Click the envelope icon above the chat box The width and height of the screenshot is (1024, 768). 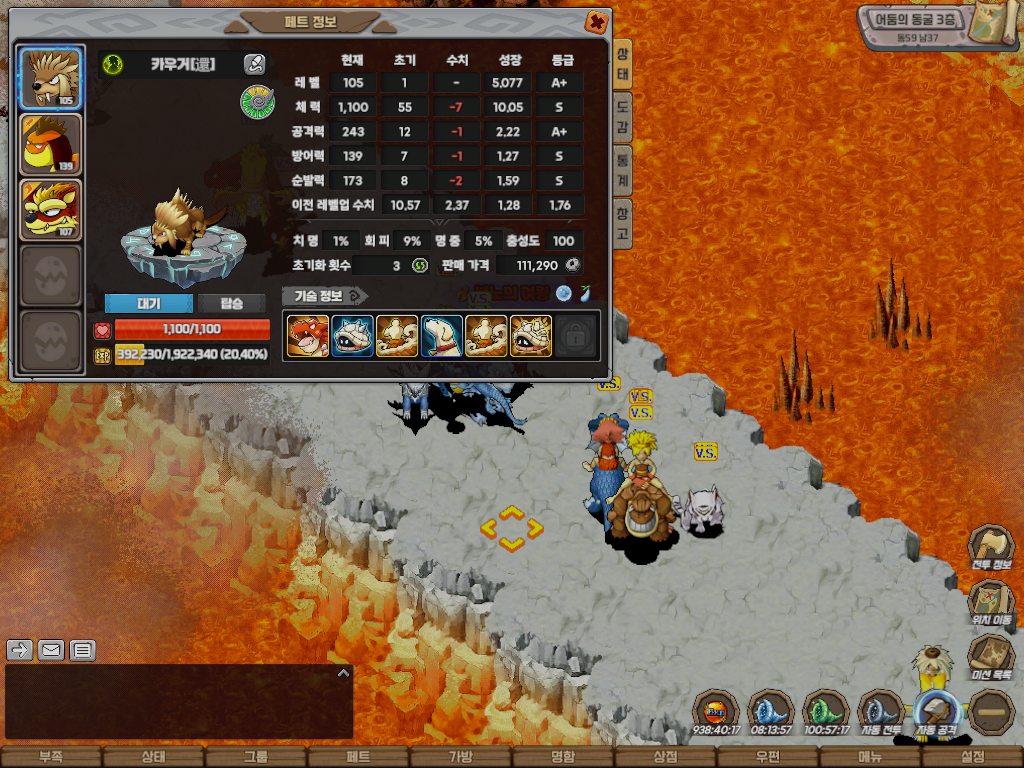click(x=51, y=651)
